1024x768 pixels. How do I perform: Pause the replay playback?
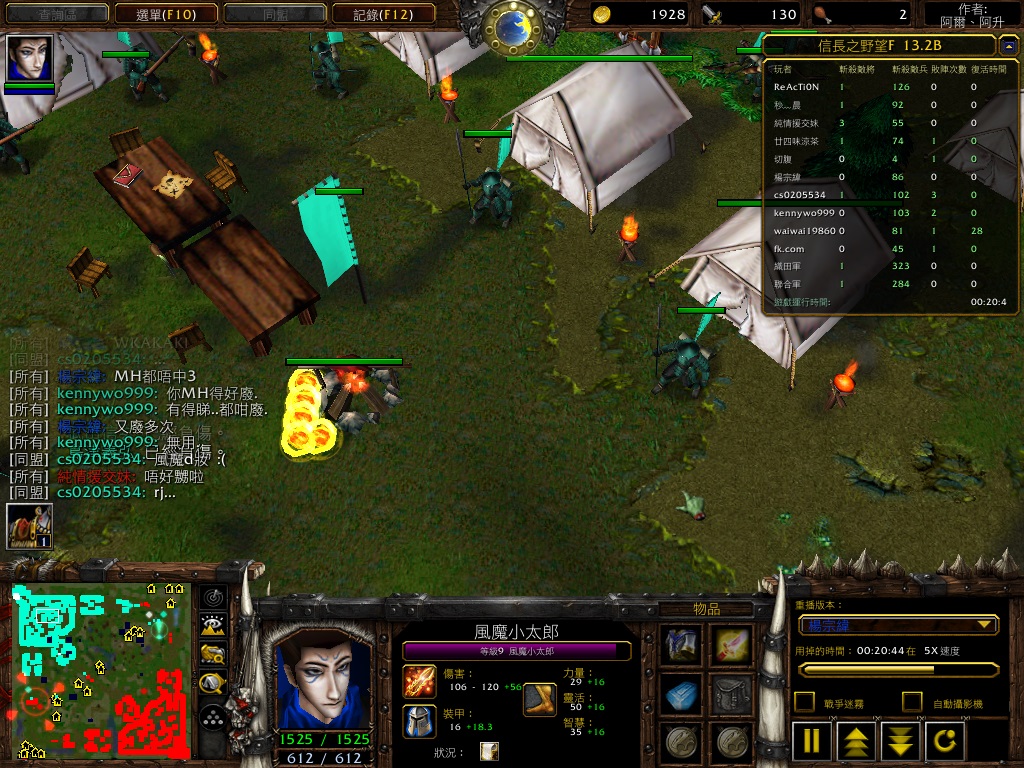[811, 741]
